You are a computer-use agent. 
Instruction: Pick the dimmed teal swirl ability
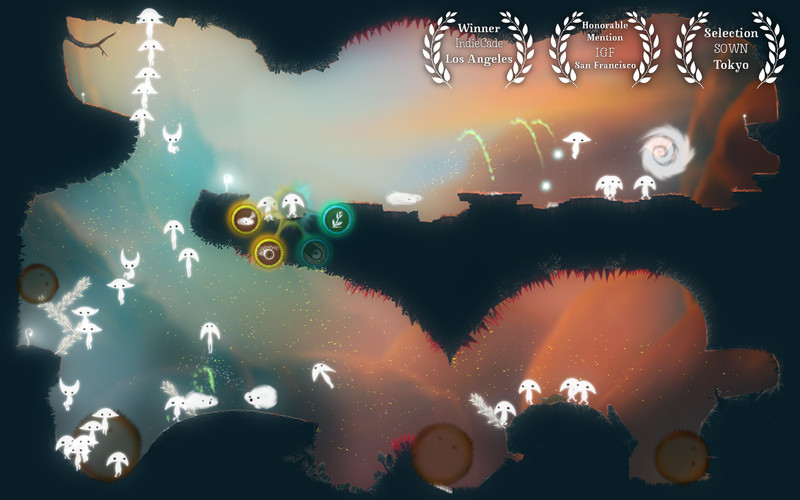coord(314,252)
